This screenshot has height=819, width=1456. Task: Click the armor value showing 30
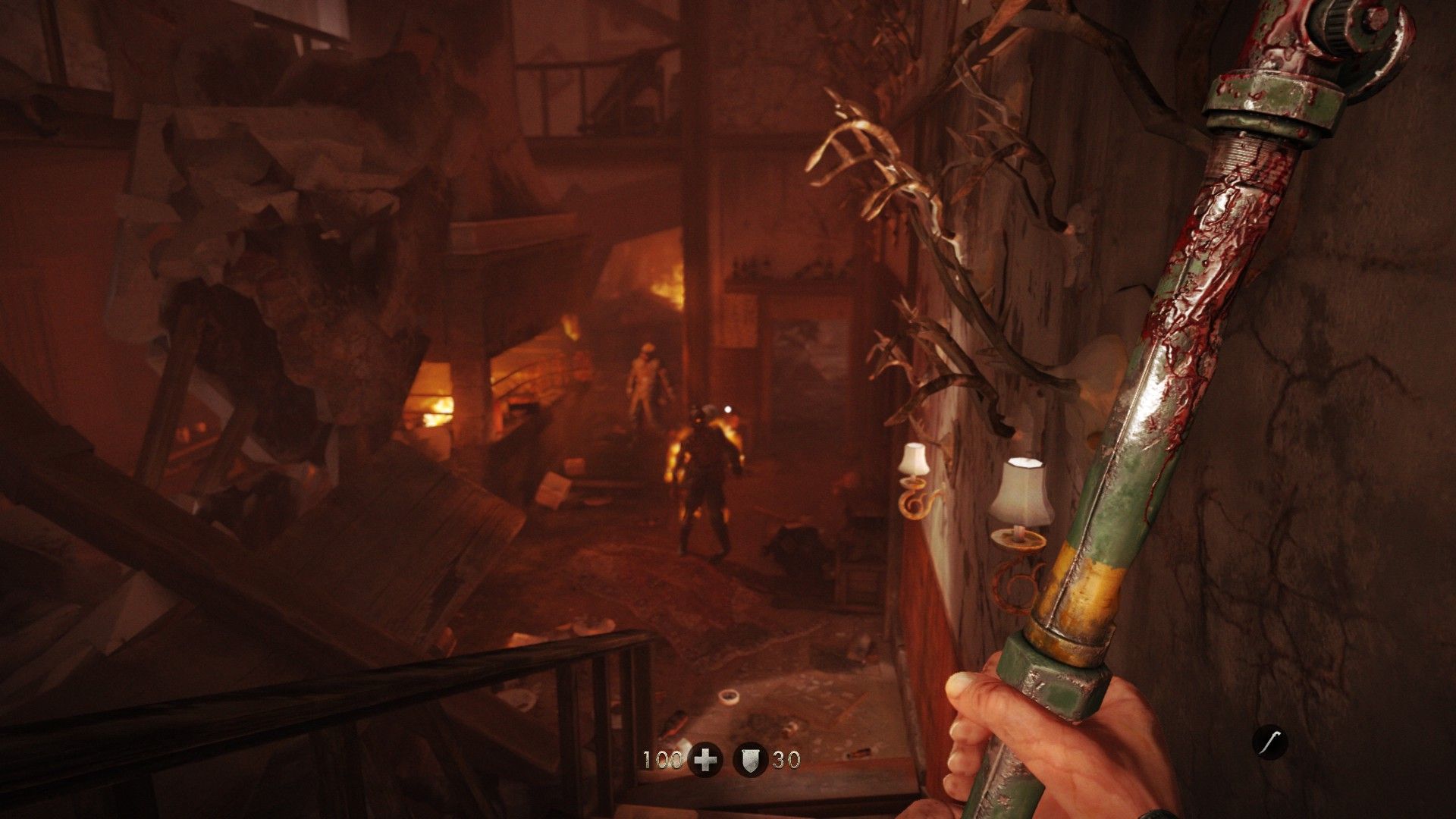coord(786,758)
